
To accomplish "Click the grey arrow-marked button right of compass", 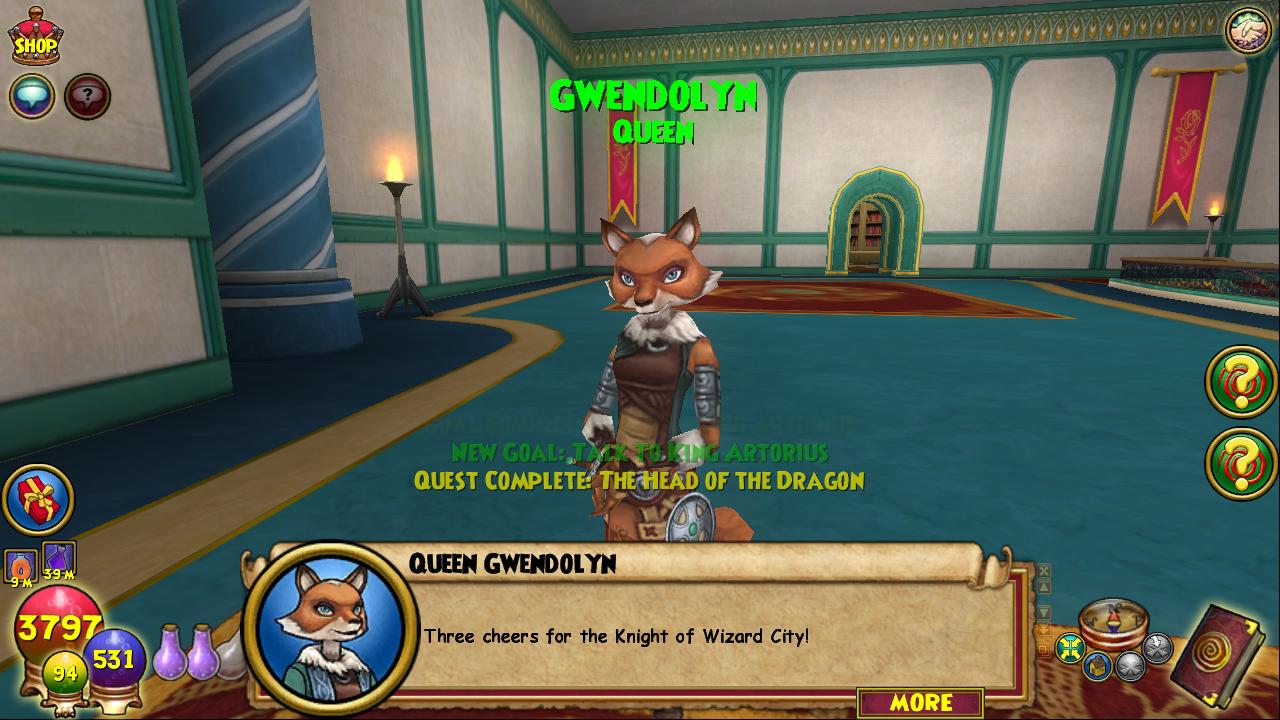I will tap(1157, 648).
